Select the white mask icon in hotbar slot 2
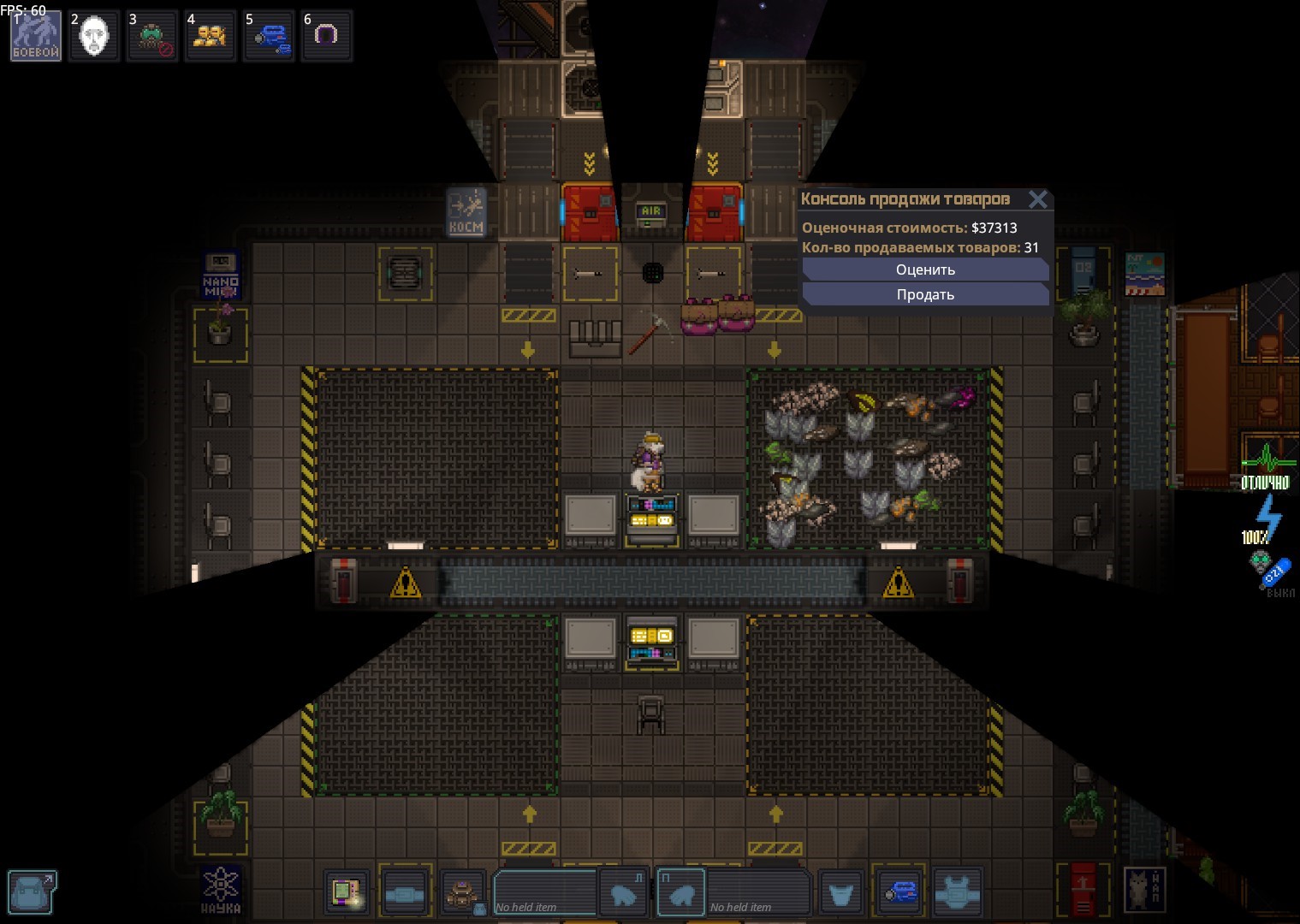1300x924 pixels. [94, 36]
